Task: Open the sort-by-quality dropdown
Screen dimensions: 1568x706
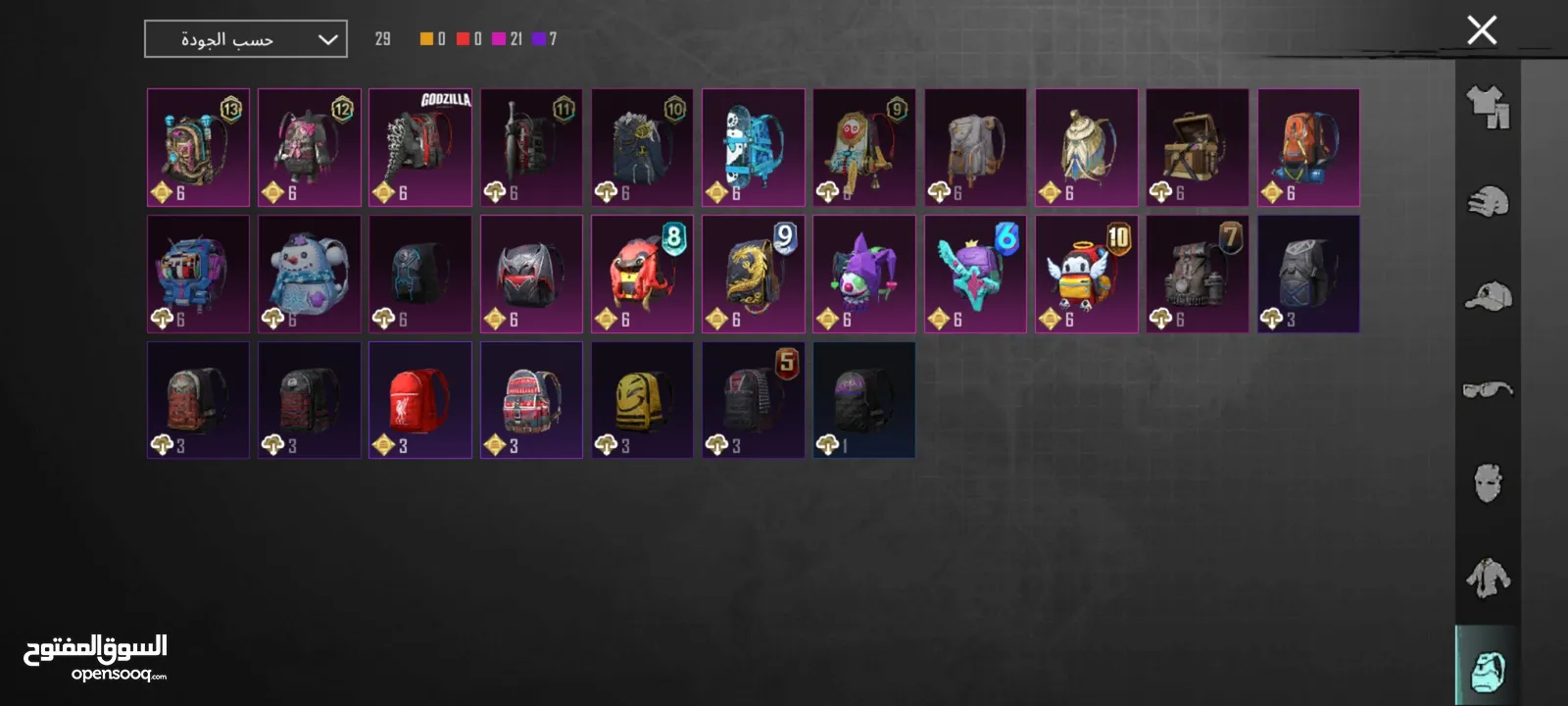Action: [246, 39]
